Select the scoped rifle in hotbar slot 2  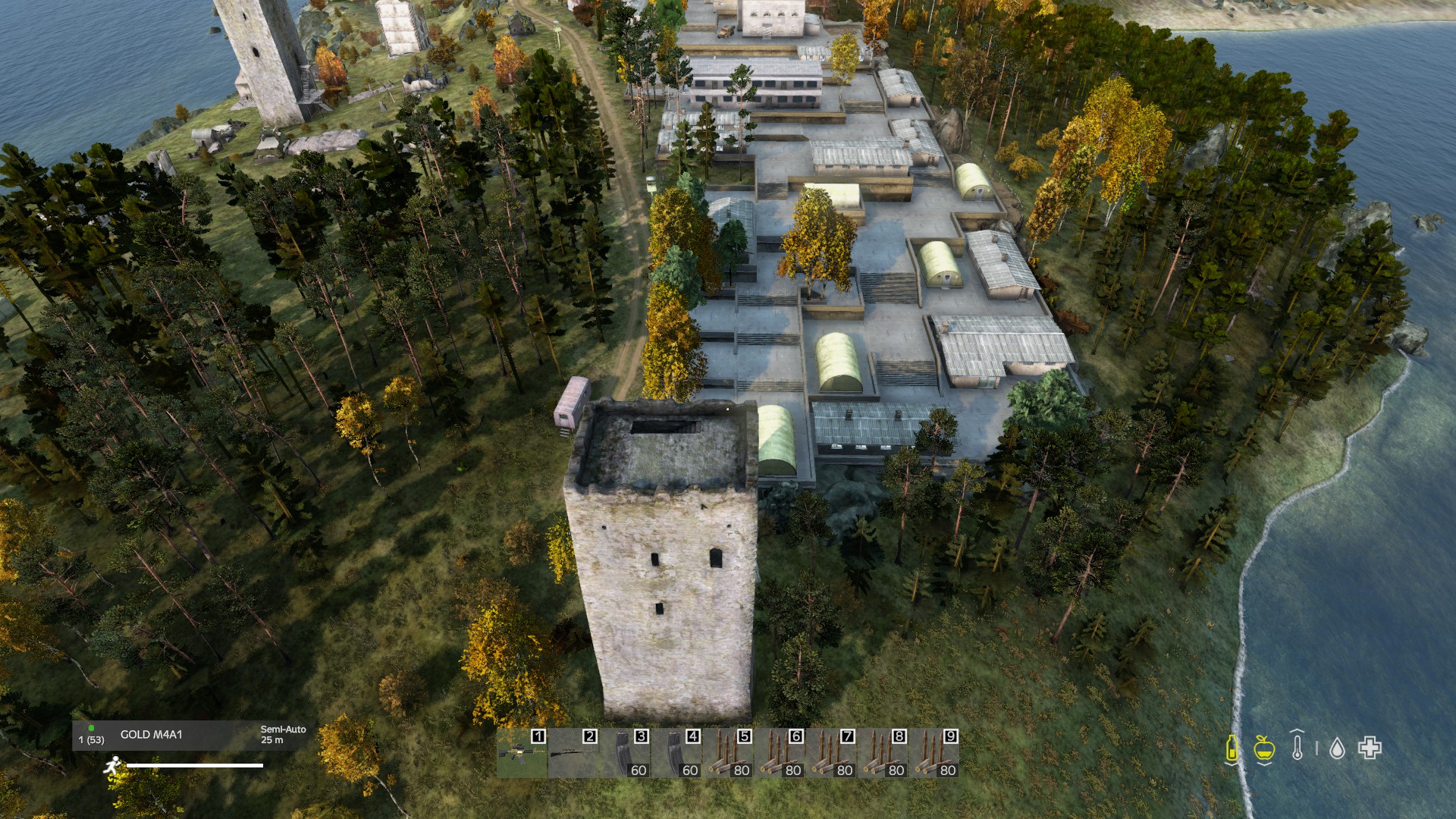(573, 753)
